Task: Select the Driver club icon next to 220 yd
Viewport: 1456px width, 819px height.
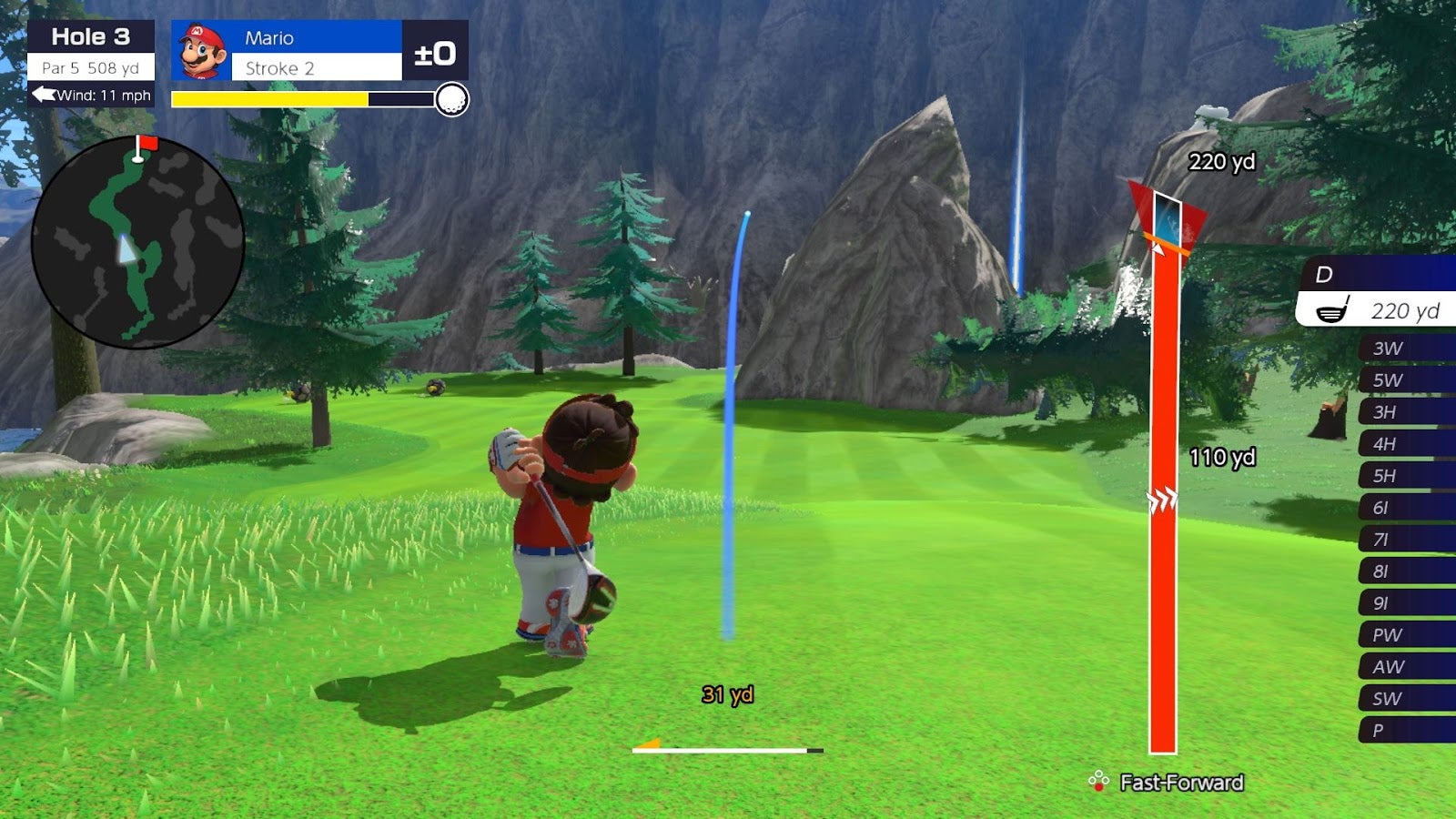Action: click(x=1332, y=310)
